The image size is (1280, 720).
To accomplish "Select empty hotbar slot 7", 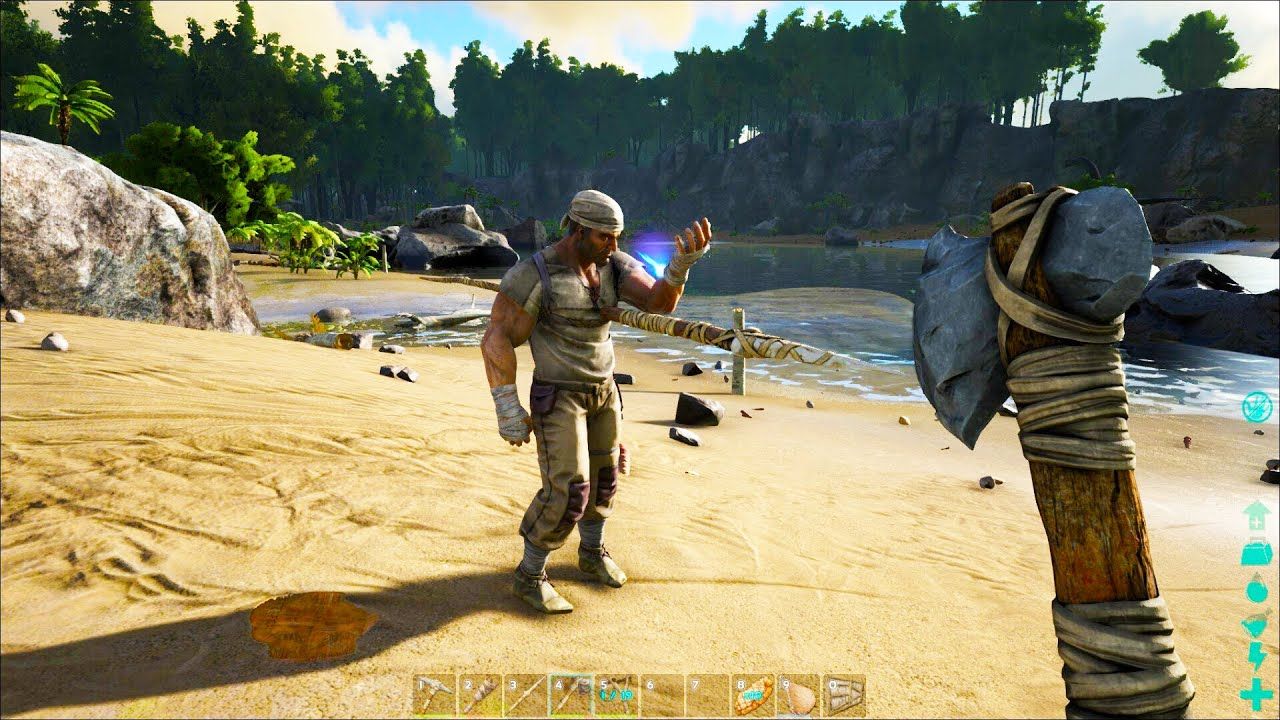I will point(706,694).
